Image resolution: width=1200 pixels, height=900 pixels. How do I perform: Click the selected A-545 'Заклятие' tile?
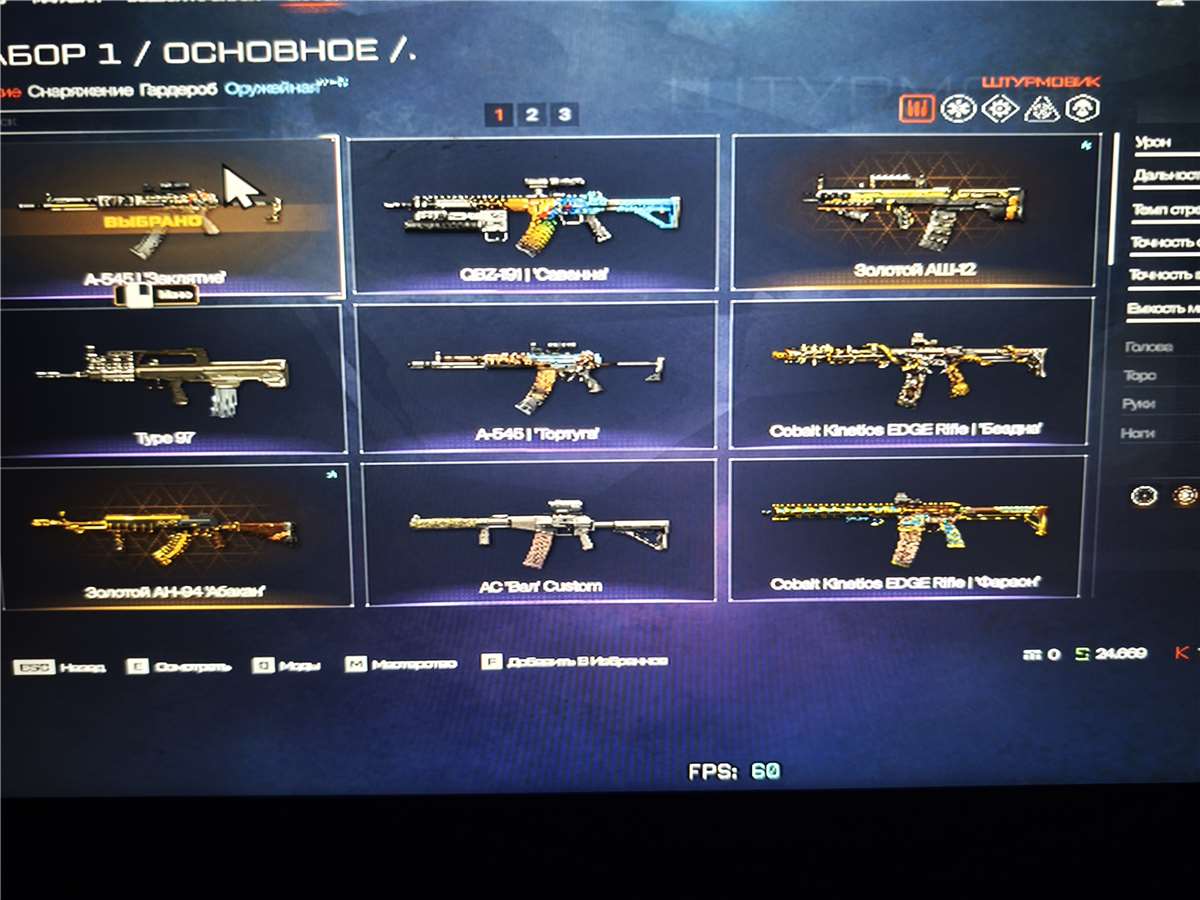[x=166, y=215]
